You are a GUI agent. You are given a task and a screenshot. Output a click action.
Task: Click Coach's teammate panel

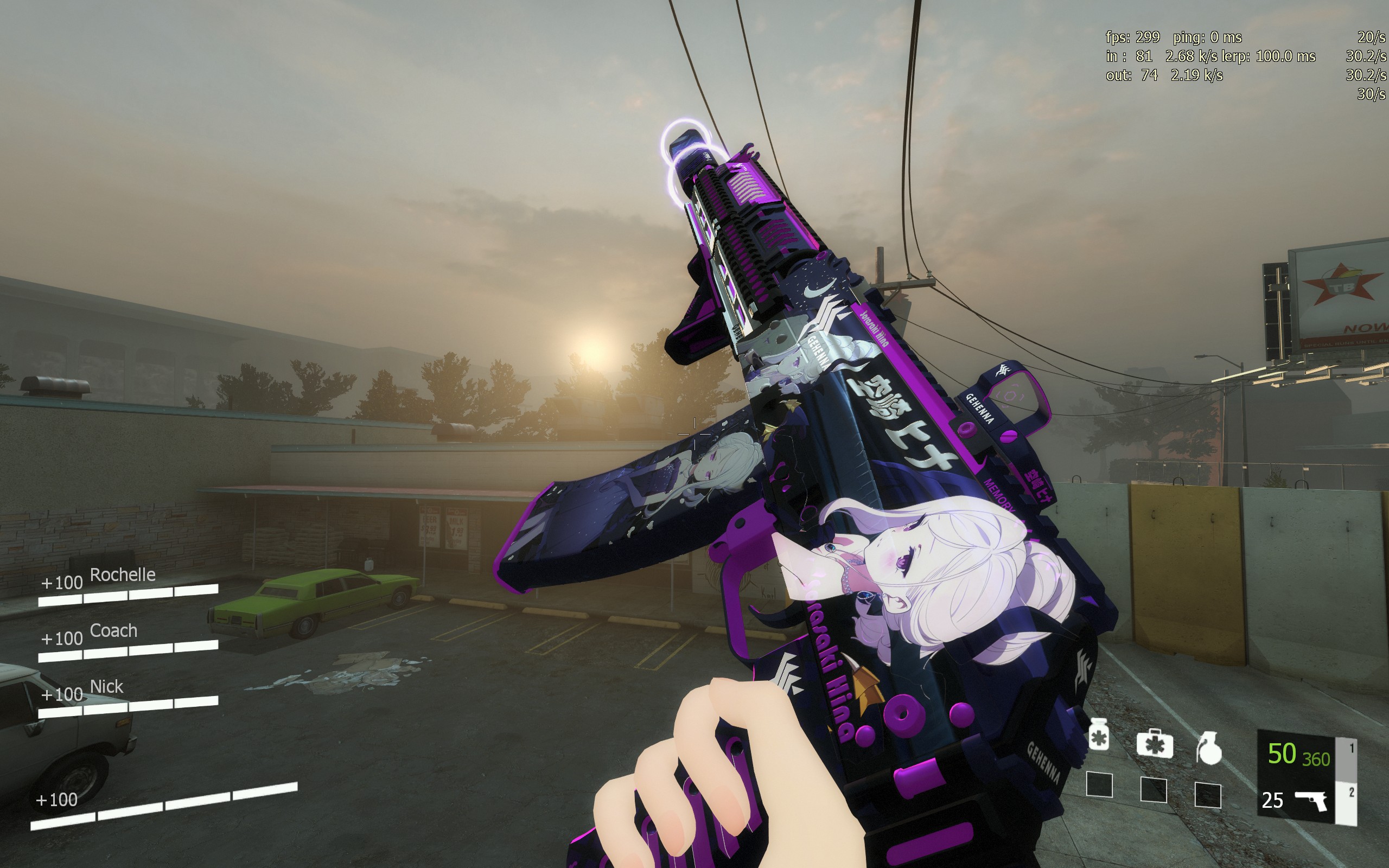pos(129,641)
